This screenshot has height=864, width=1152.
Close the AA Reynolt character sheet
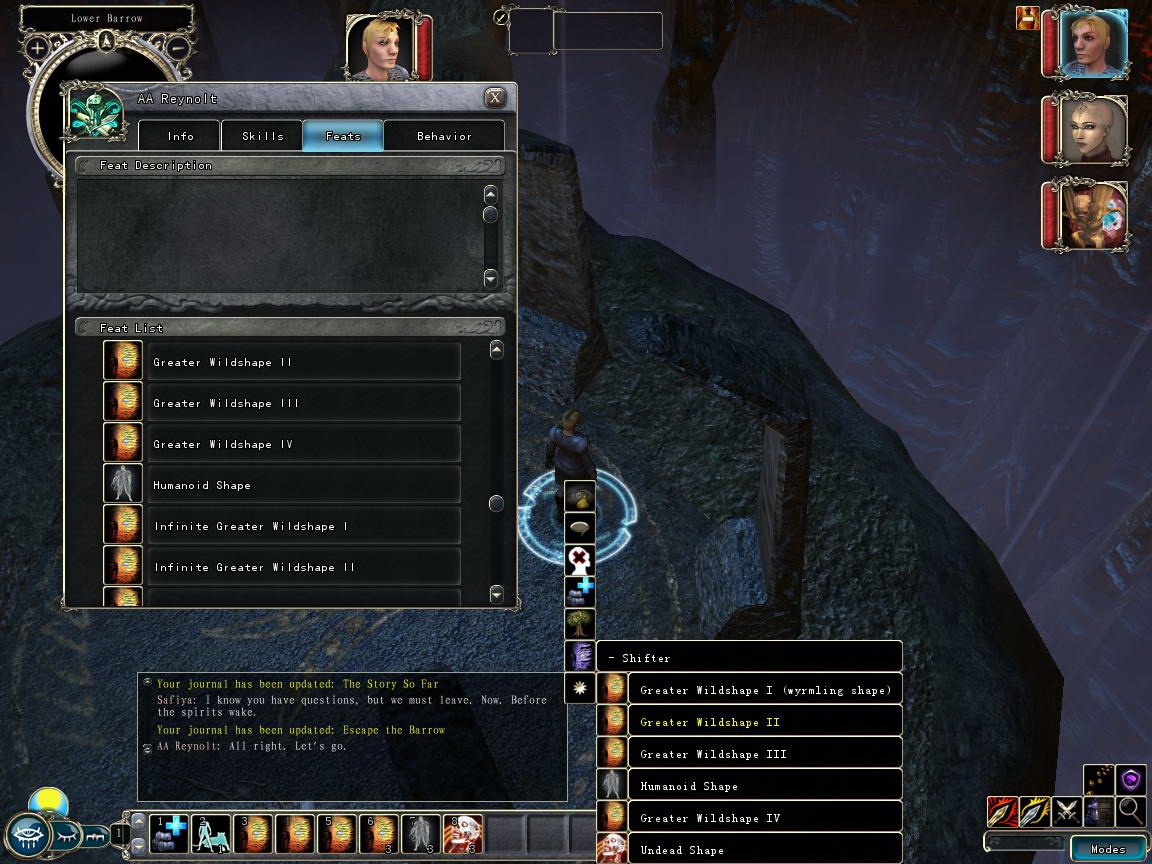tap(494, 98)
